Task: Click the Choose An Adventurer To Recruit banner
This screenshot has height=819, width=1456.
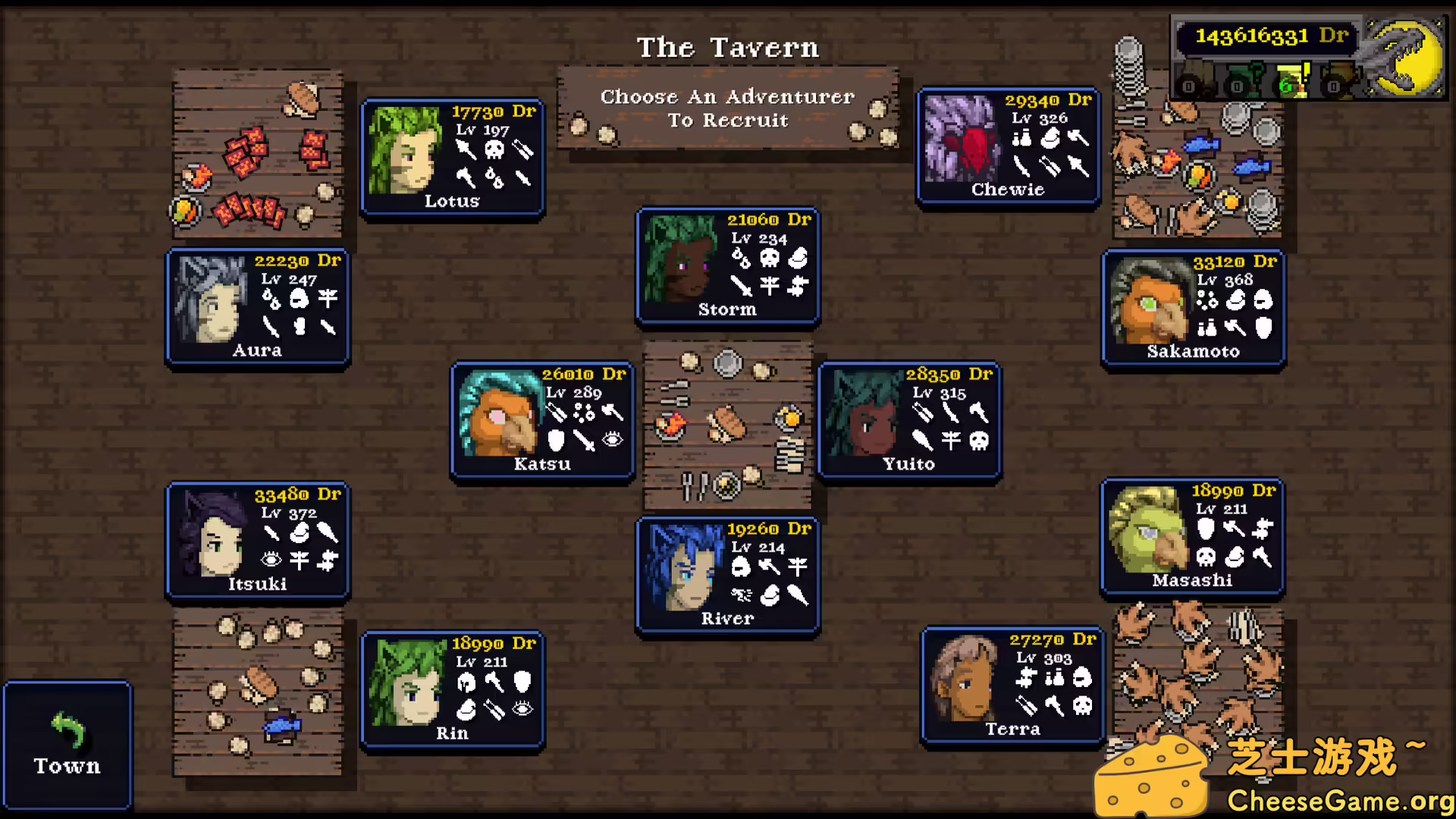Action: coord(727,108)
